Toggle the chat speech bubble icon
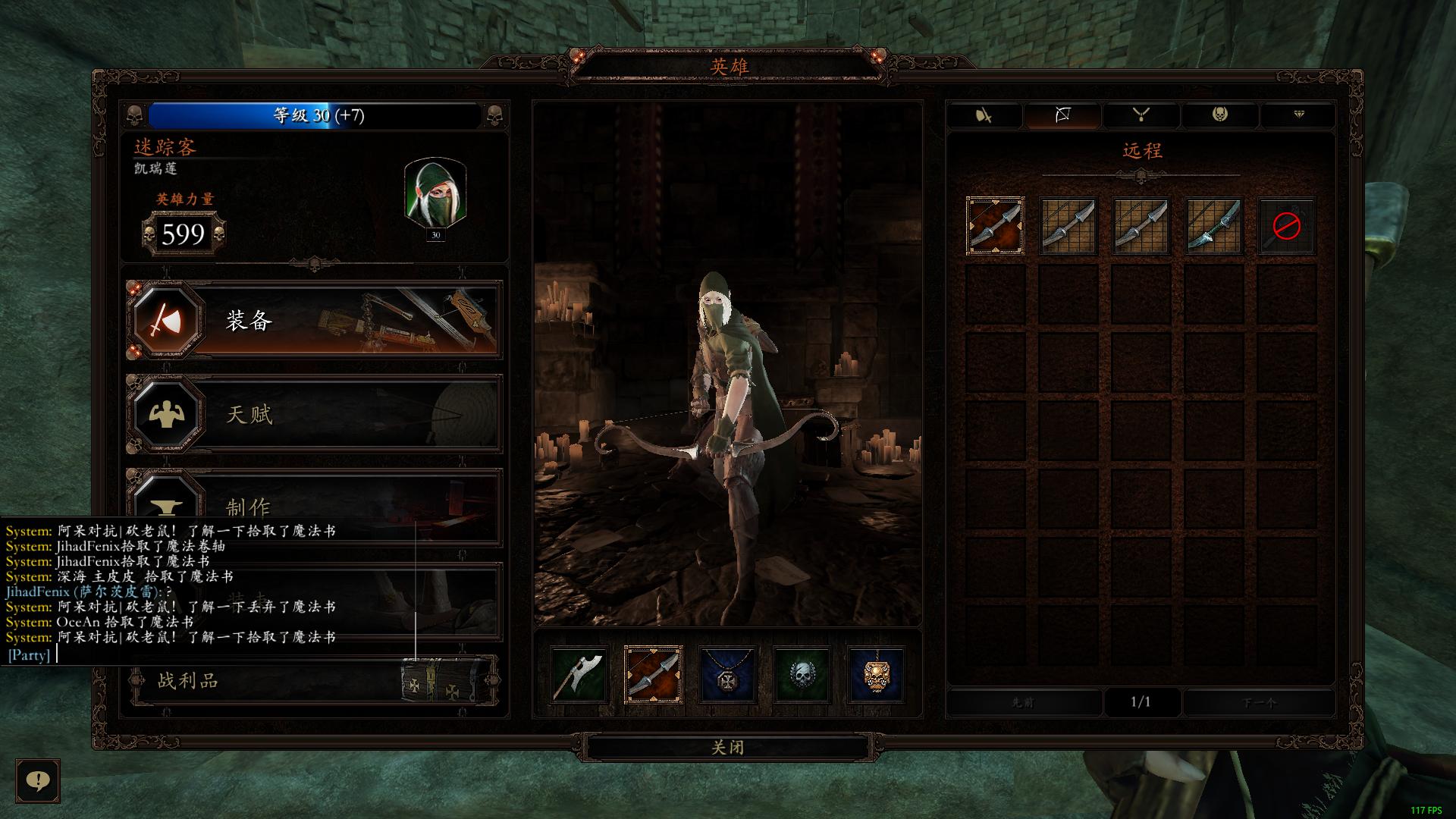 point(38,780)
